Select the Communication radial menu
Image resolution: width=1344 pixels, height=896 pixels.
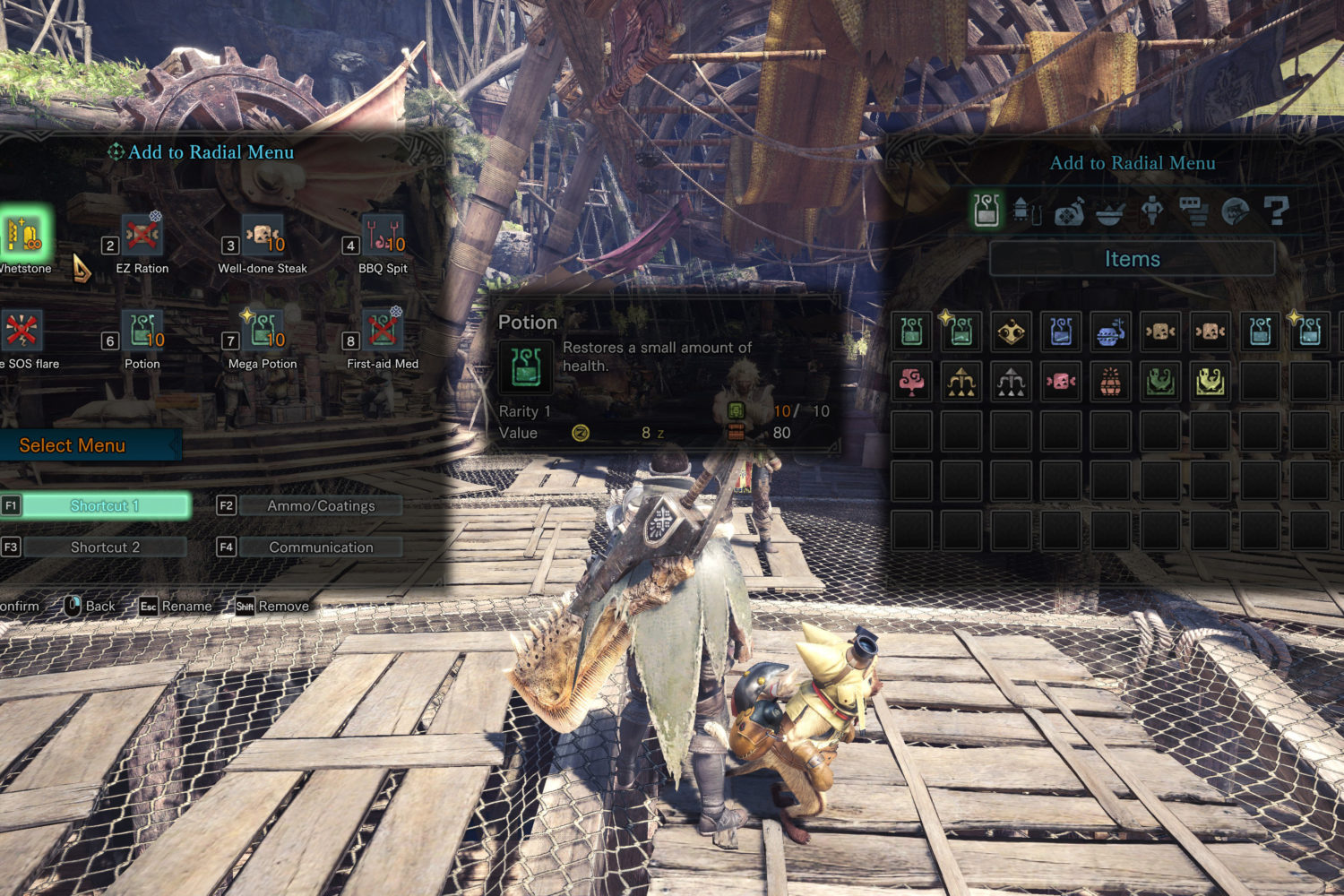coord(321,547)
